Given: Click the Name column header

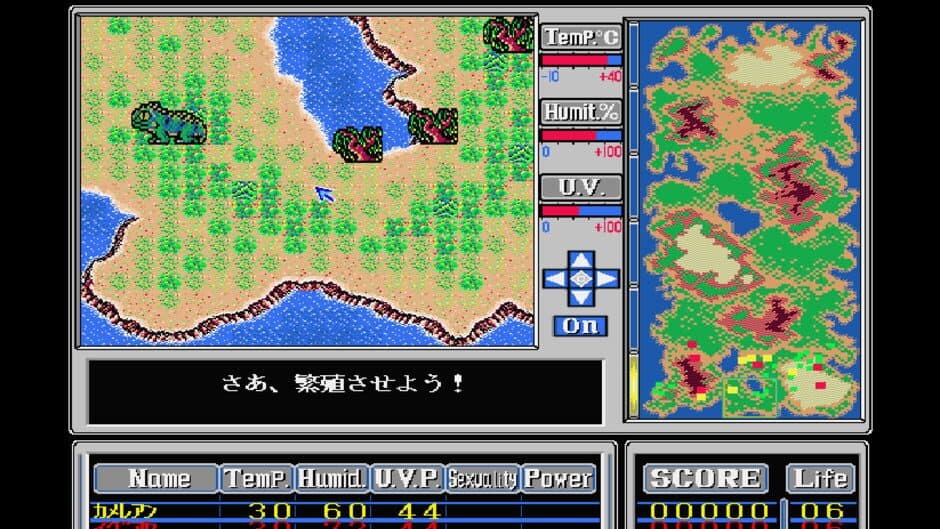Looking at the screenshot, I should (x=158, y=478).
